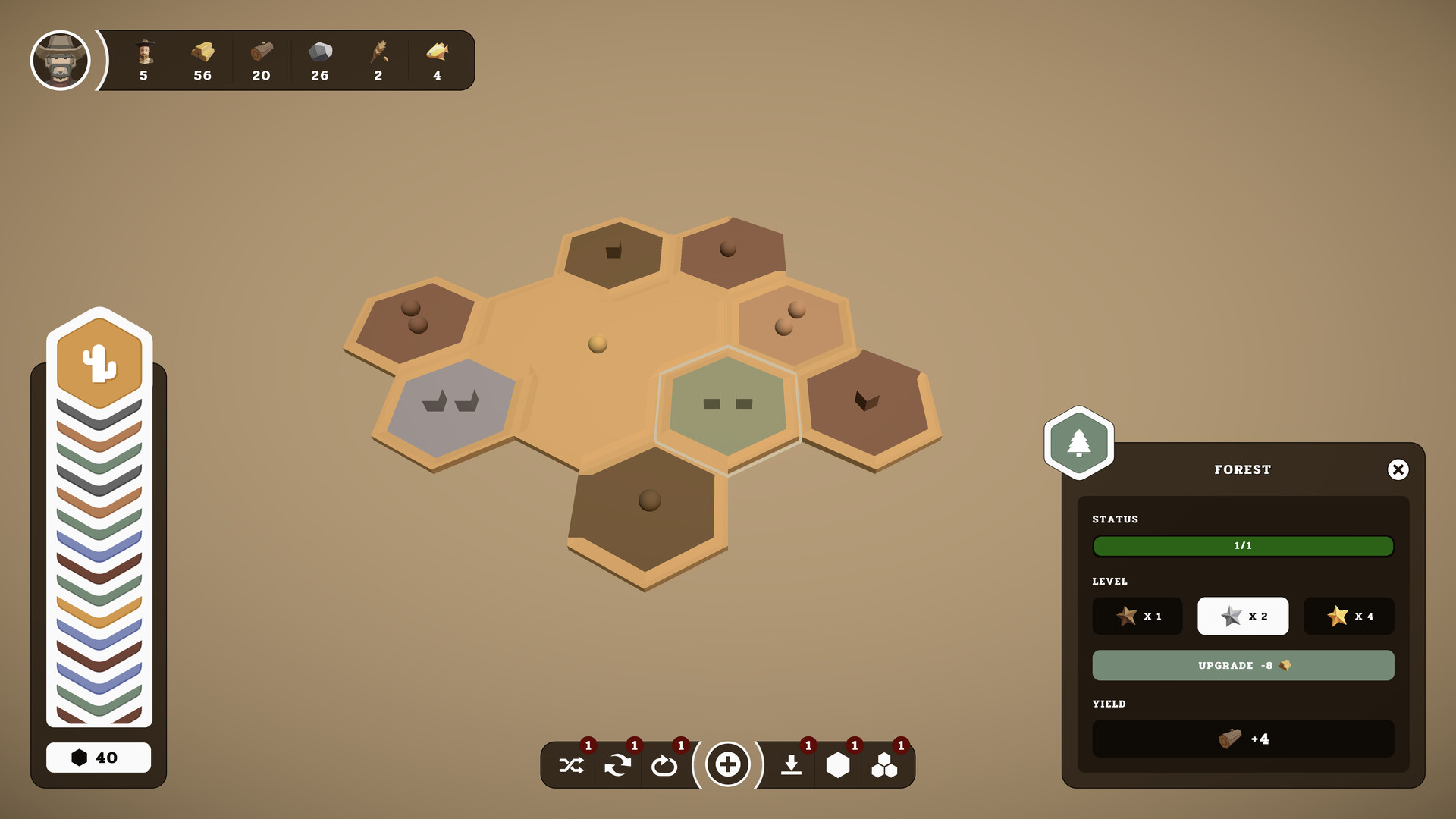
Task: Select the X 4 gold star level
Action: point(1349,616)
